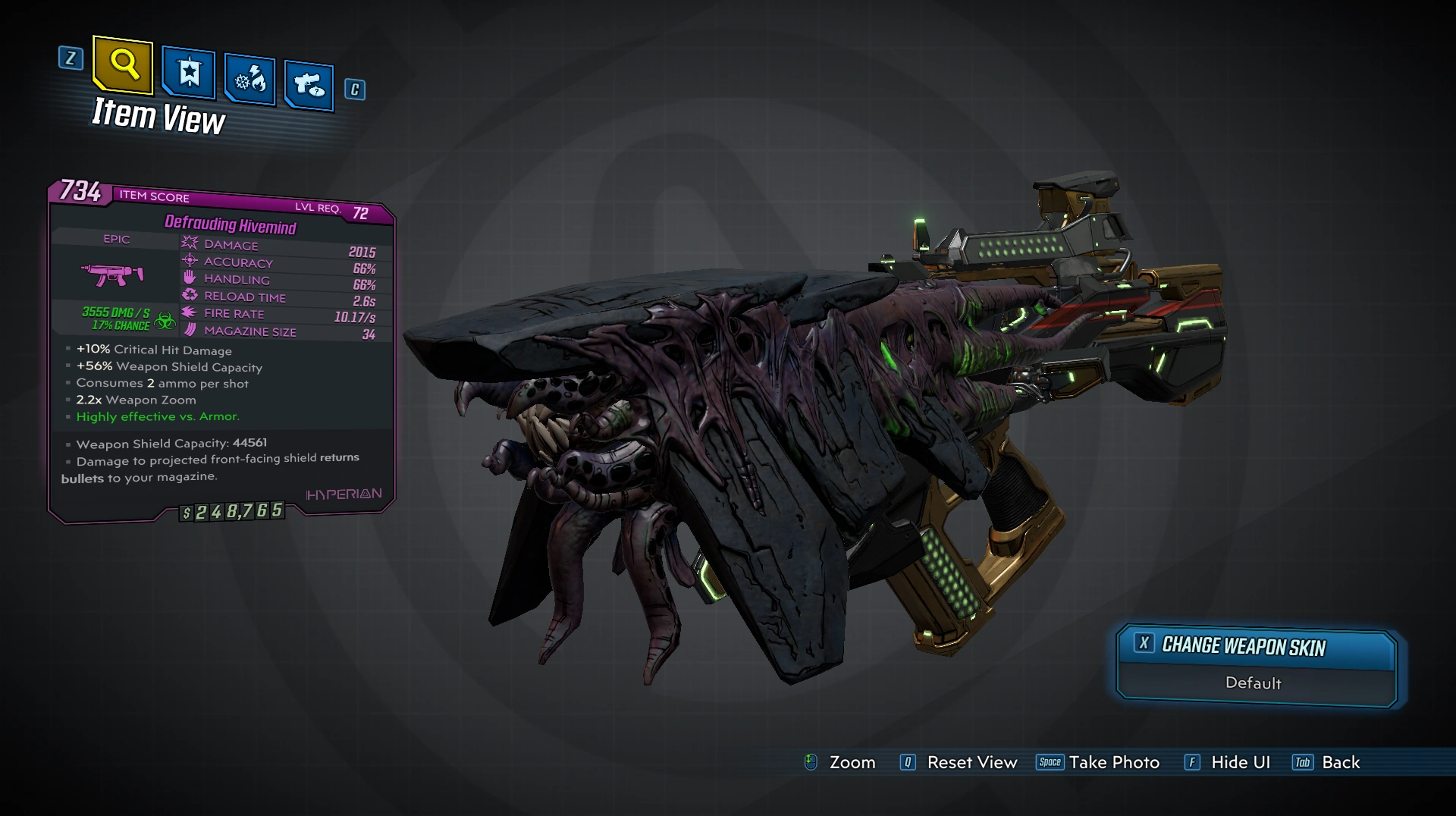The height and width of the screenshot is (816, 1456).
Task: Choose the Take Photo option
Action: pyautogui.click(x=1098, y=762)
